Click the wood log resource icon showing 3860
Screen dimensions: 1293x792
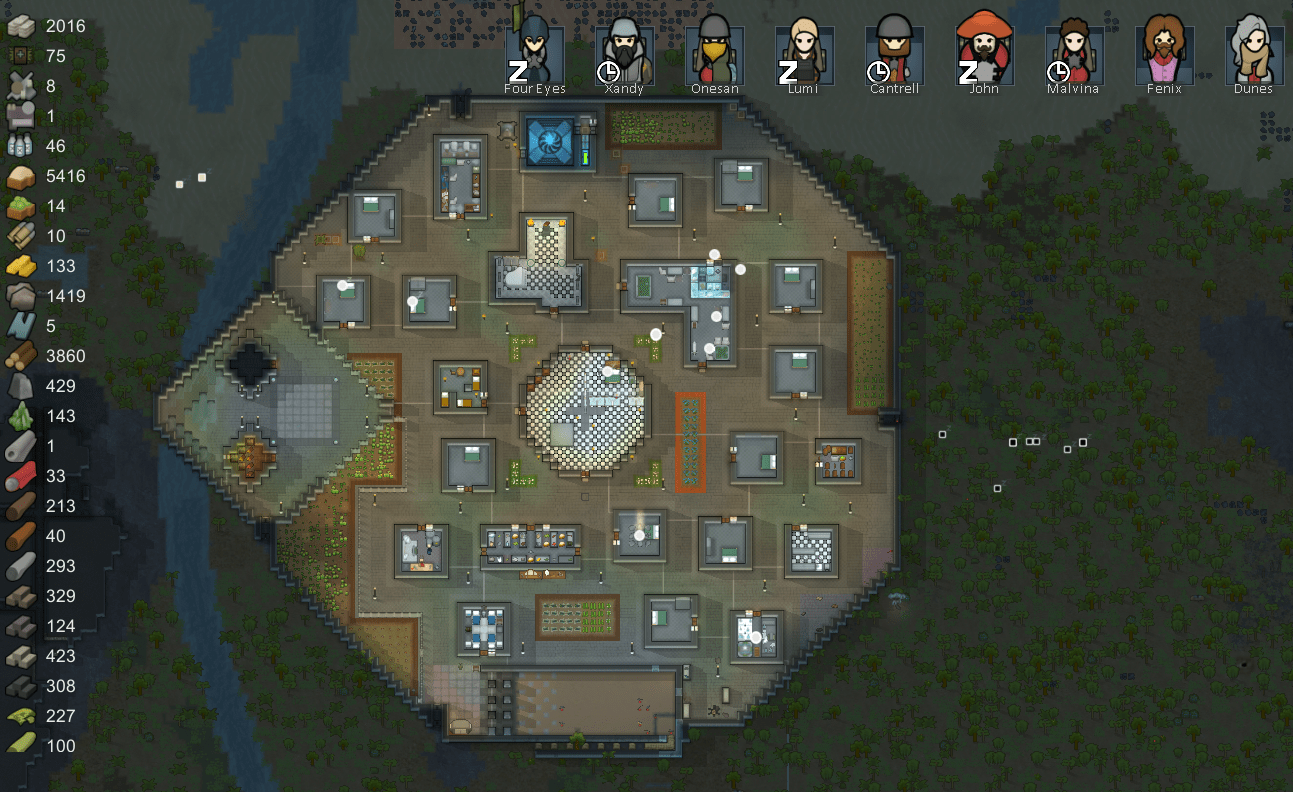20,356
